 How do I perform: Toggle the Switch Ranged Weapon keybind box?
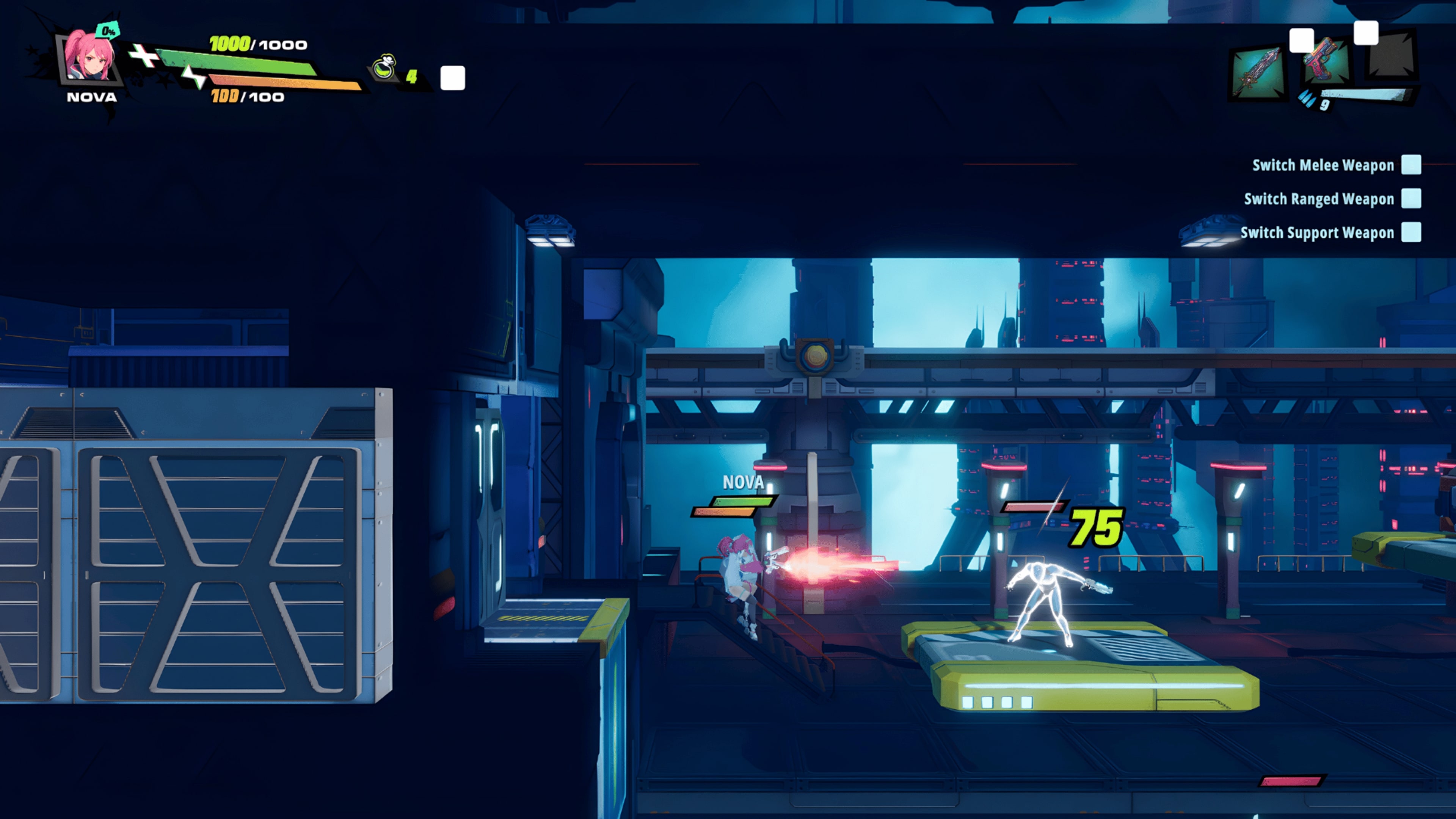coord(1412,199)
